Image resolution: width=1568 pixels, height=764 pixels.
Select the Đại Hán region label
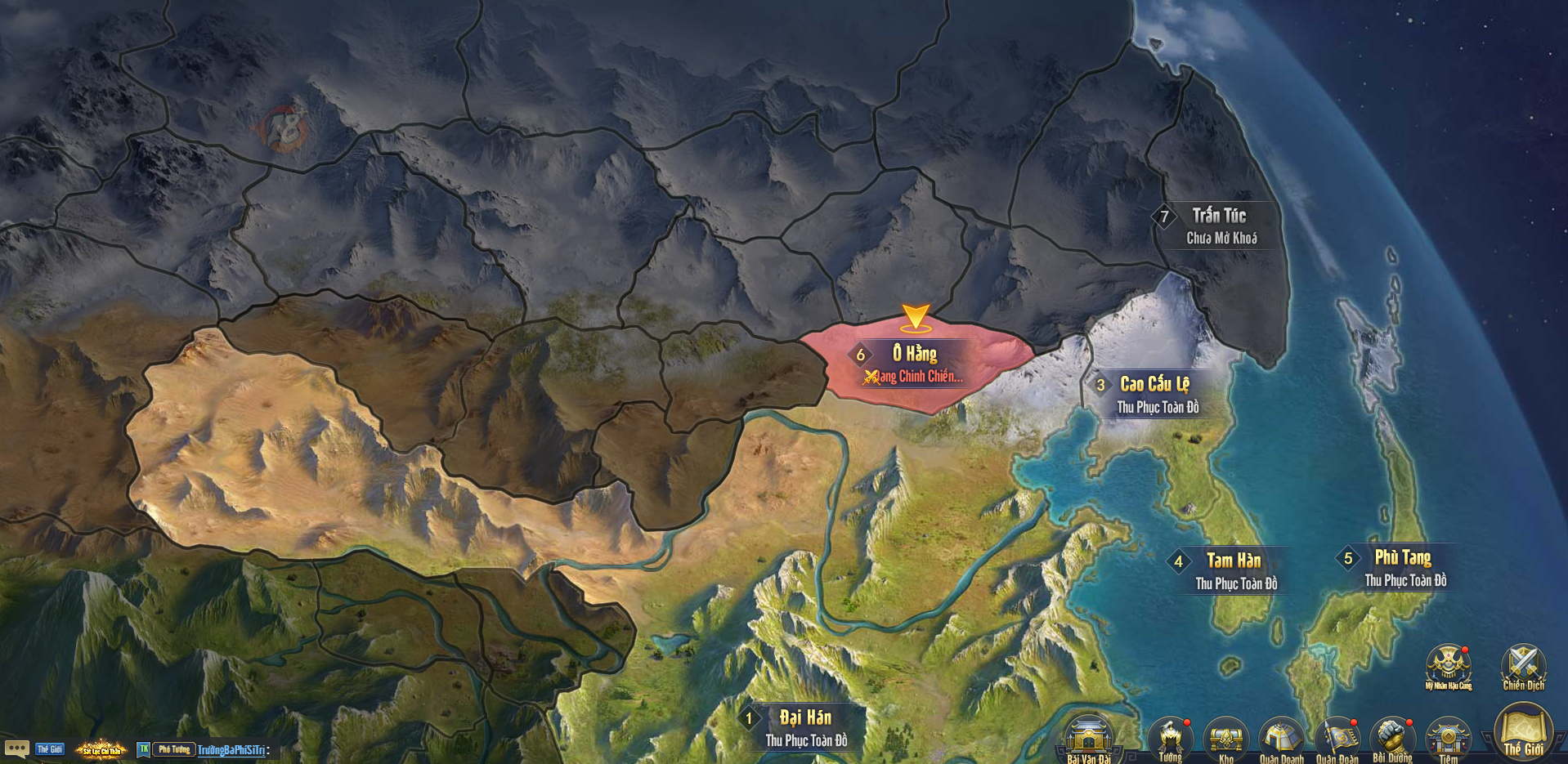pyautogui.click(x=804, y=718)
